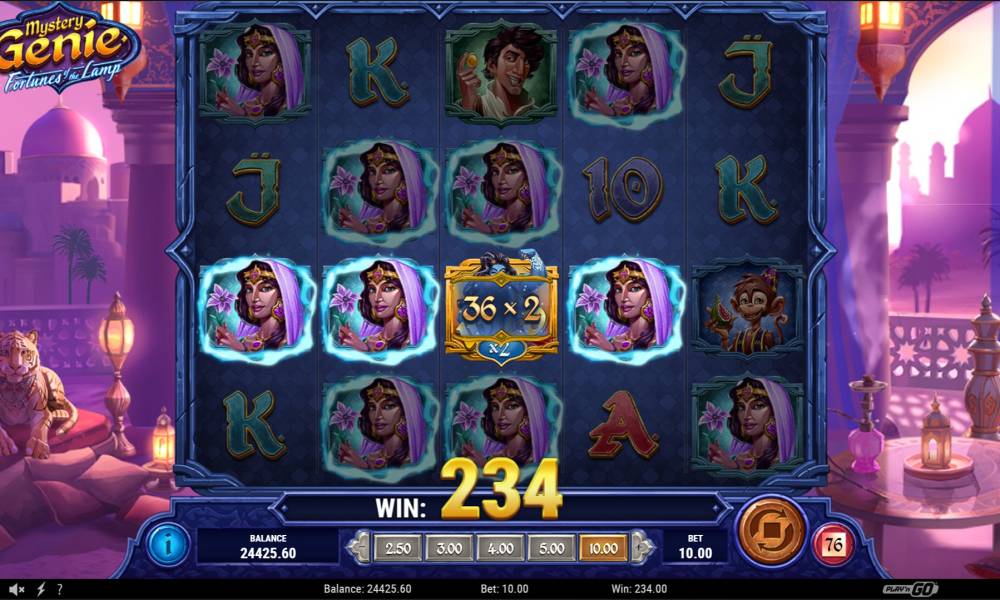
Task: Pick the 5.00 bet option
Action: coord(550,547)
